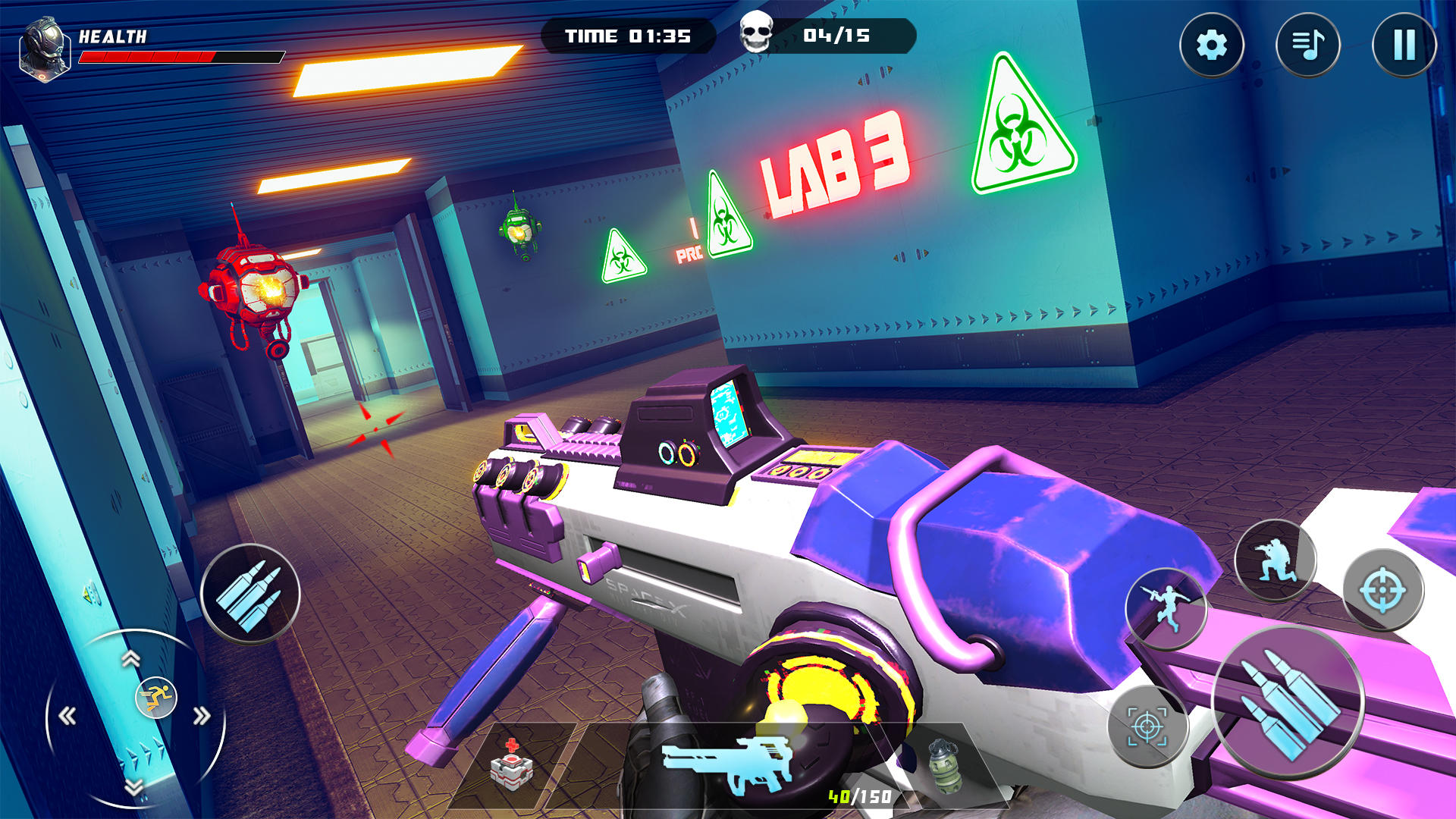The height and width of the screenshot is (819, 1456).
Task: Expand the left movement chevron
Action: pos(67,713)
